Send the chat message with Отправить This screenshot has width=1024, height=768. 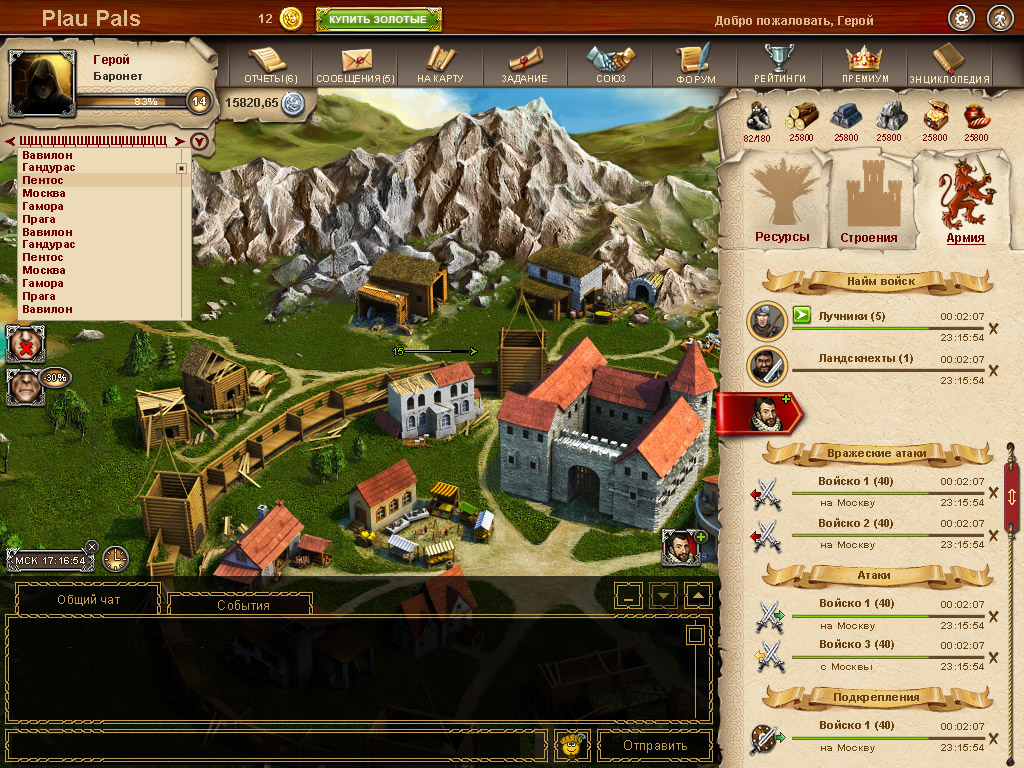(x=655, y=745)
